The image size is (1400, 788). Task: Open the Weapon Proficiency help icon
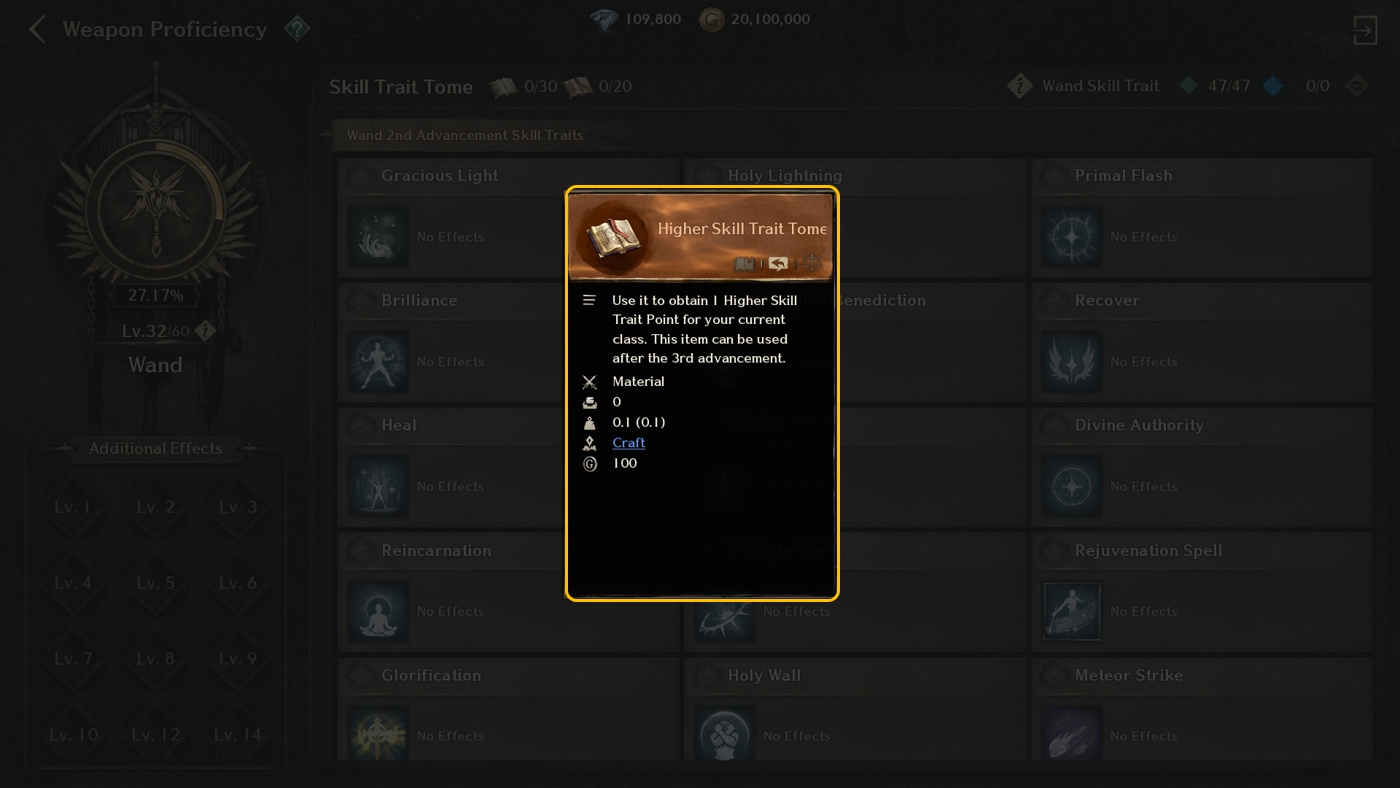pyautogui.click(x=297, y=29)
